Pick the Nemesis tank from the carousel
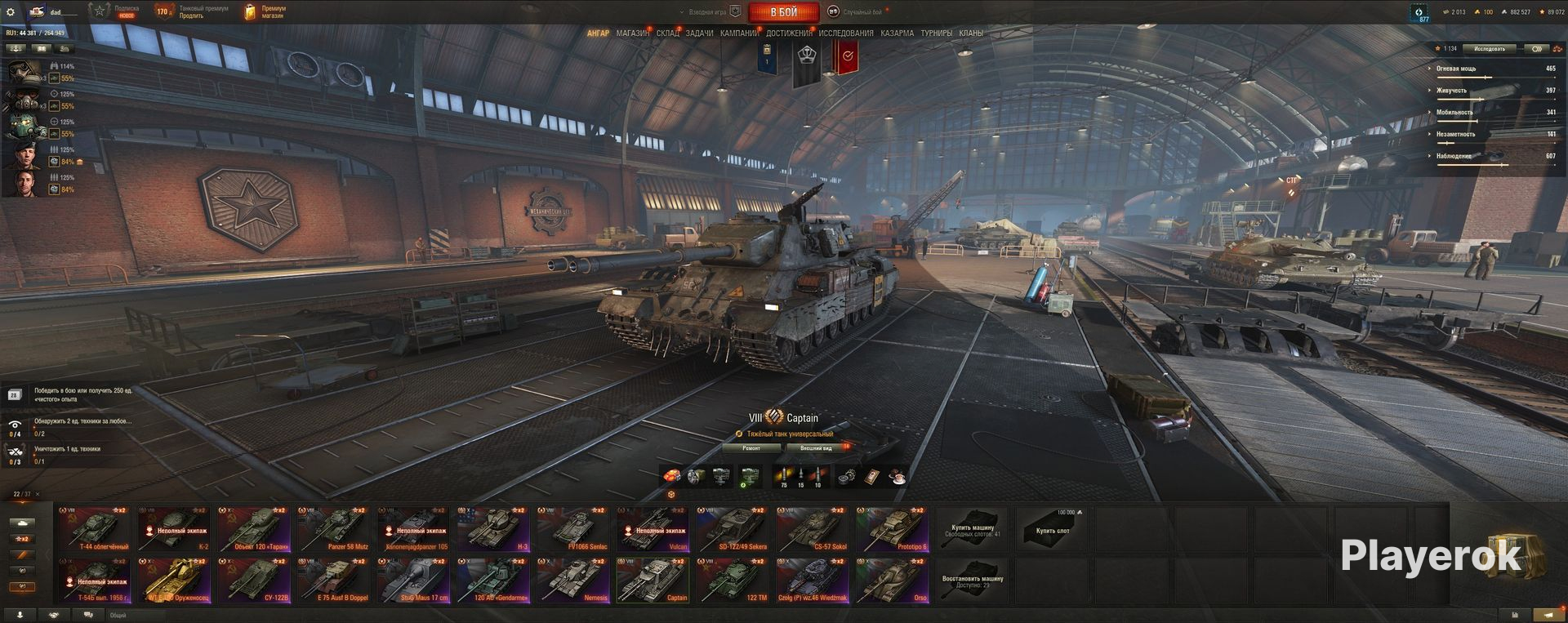This screenshot has width=1568, height=623. tap(575, 581)
